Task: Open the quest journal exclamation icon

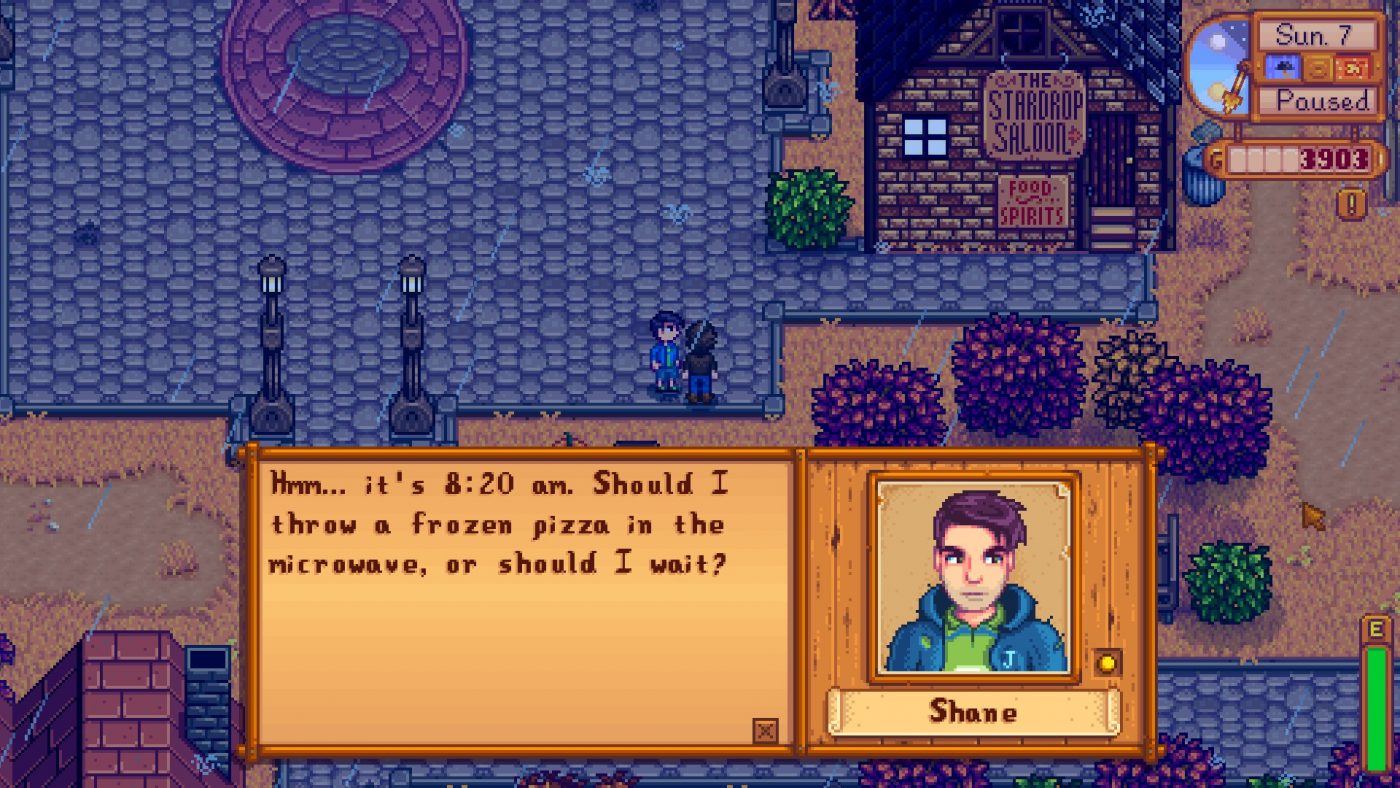Action: [1352, 204]
